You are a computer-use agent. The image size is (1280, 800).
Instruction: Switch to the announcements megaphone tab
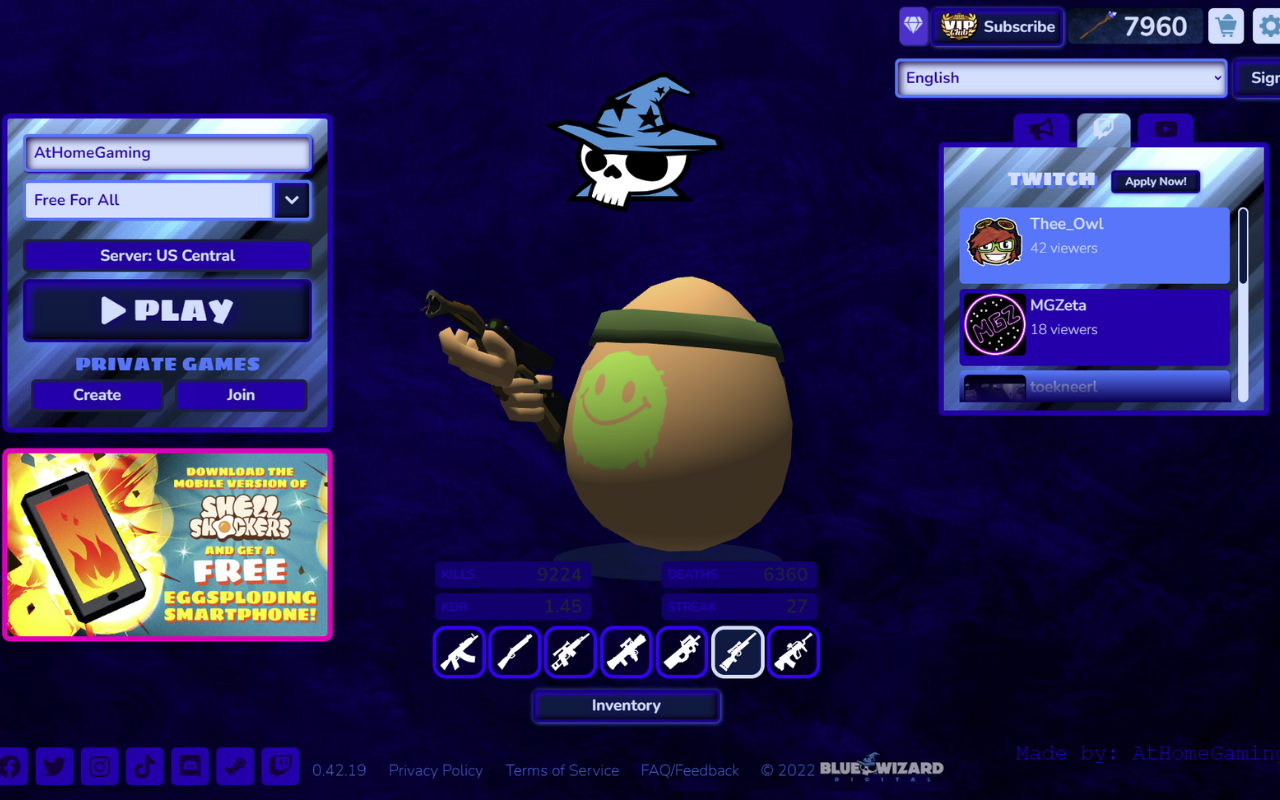coord(1041,129)
